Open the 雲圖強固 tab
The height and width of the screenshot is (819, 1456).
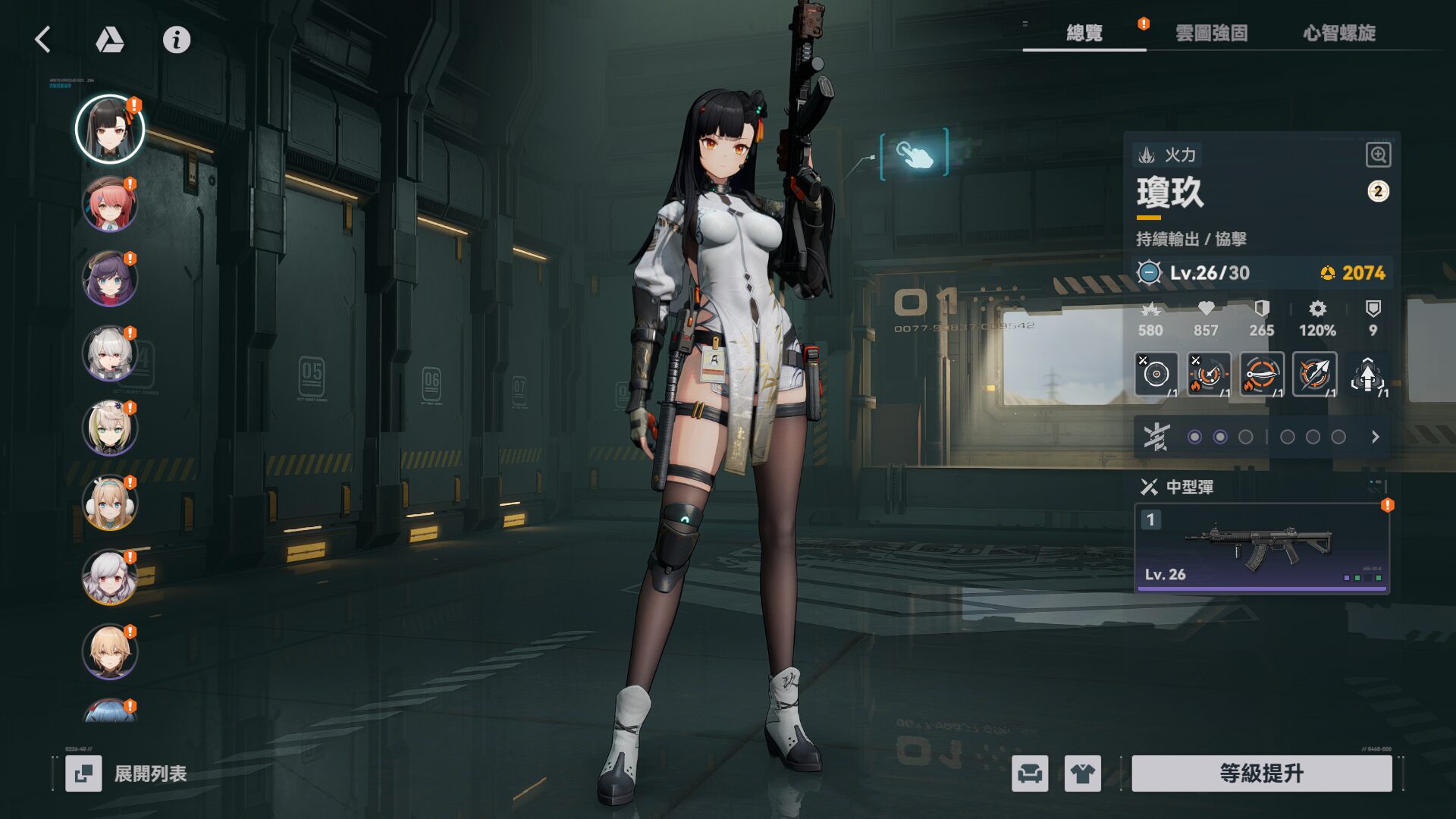pos(1211,33)
